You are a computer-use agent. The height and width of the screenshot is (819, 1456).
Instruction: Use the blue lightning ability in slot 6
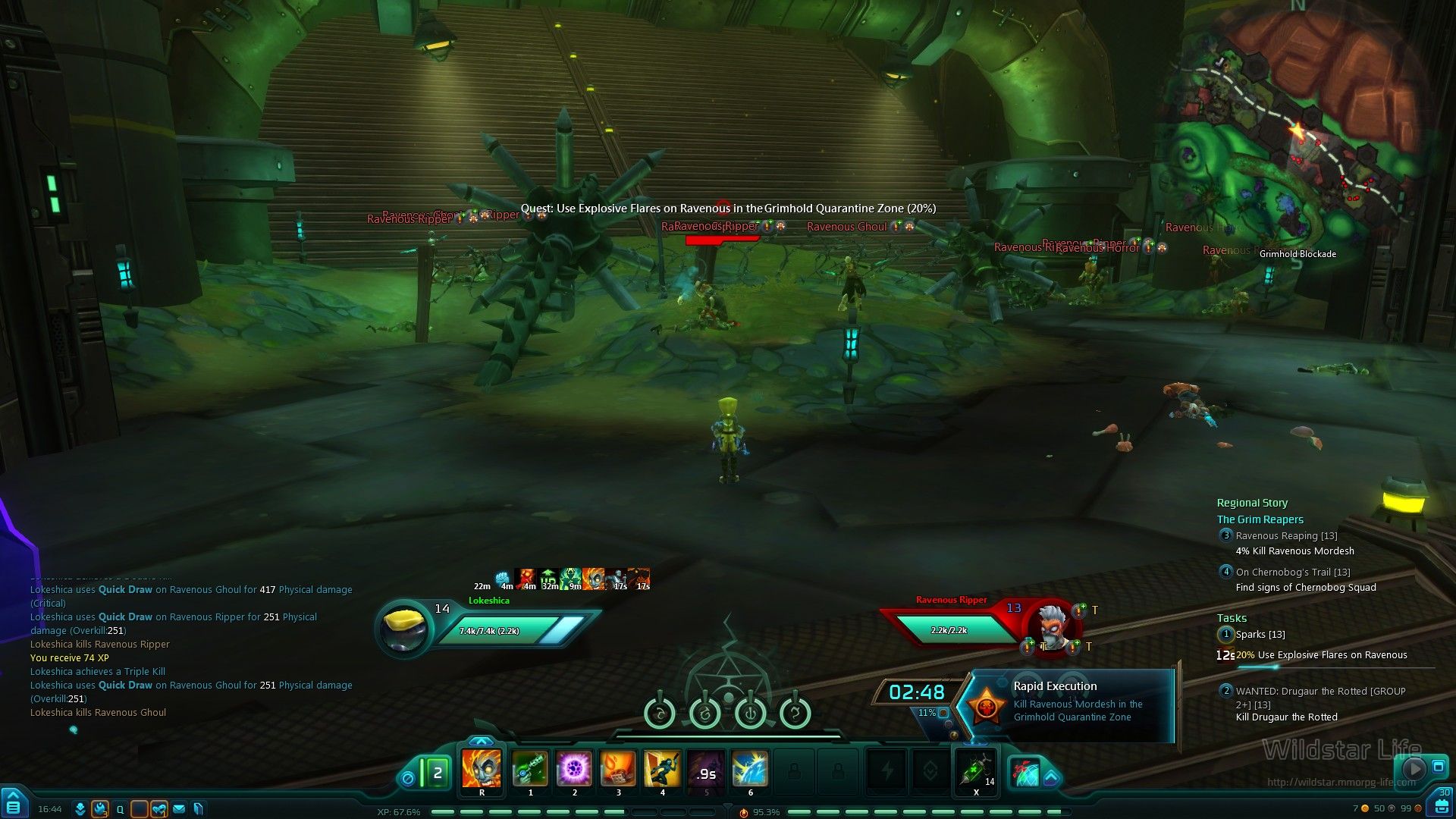[x=750, y=768]
